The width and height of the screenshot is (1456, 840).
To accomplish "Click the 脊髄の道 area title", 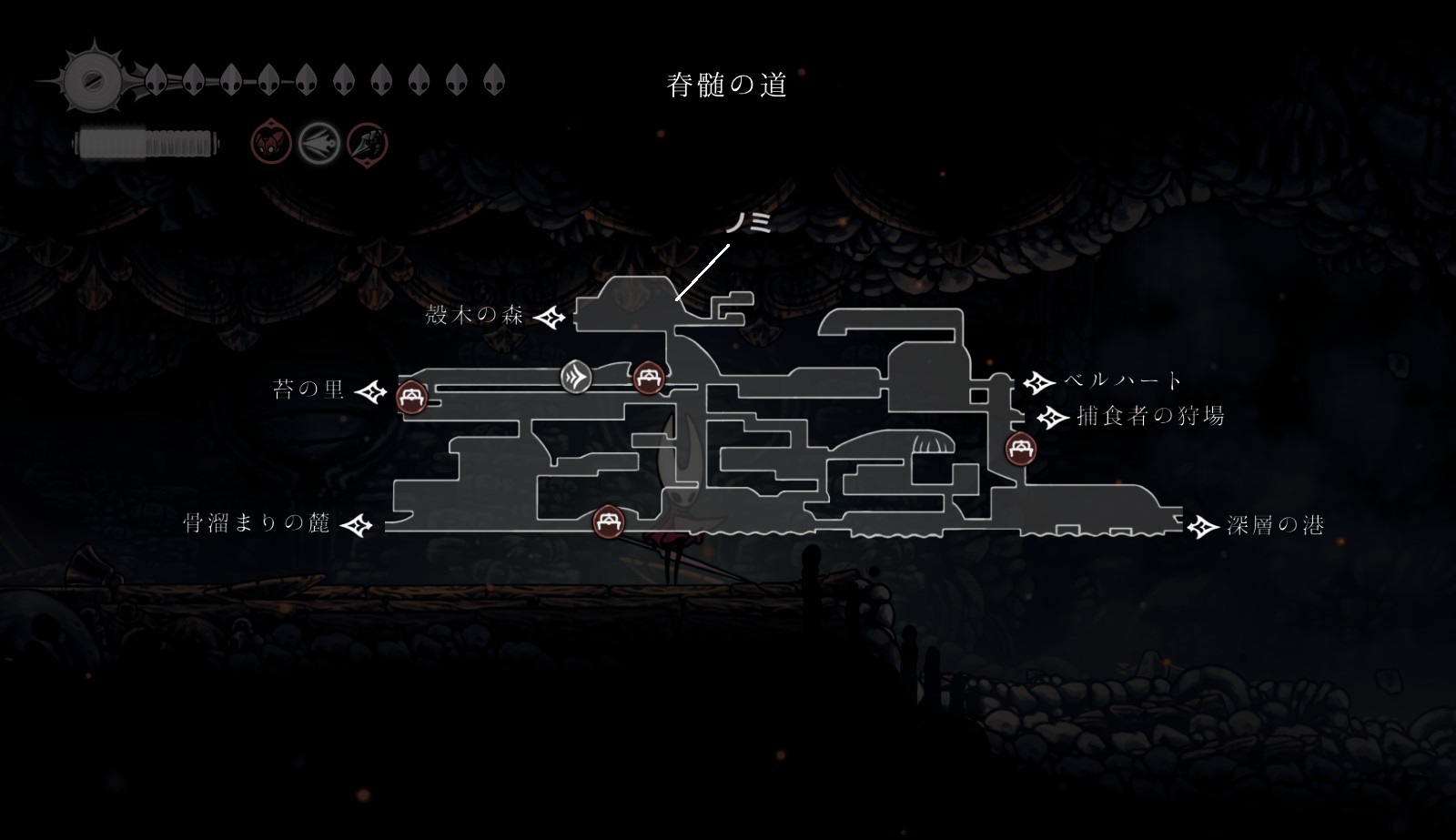I will 726,86.
